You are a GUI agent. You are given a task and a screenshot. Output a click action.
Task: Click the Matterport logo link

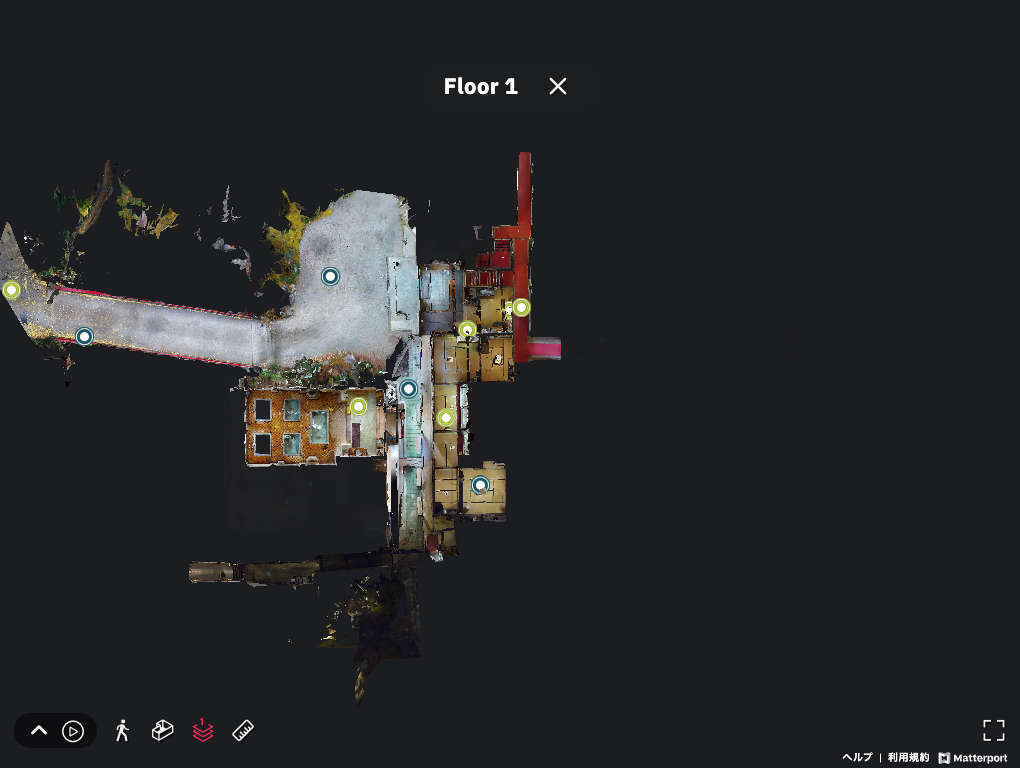click(973, 758)
